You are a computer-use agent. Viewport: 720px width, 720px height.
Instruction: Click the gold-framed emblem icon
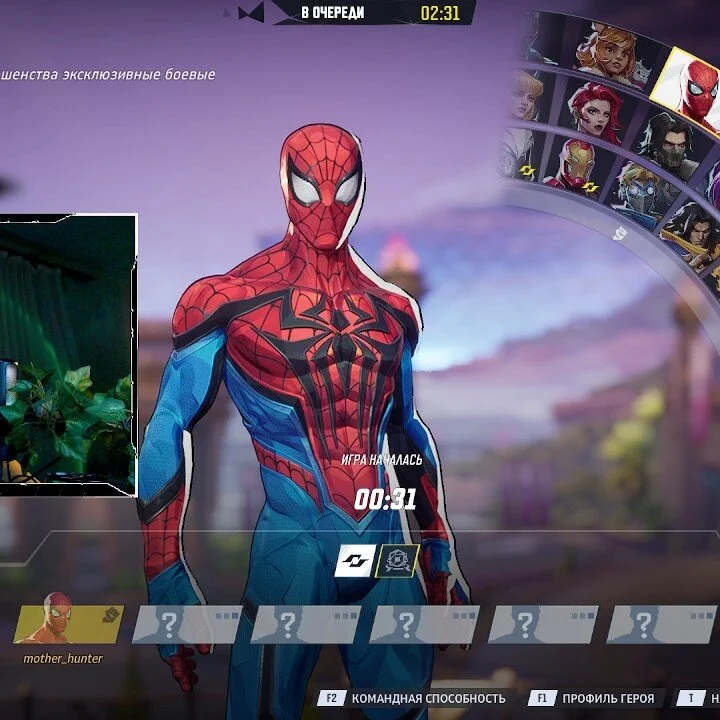click(x=397, y=561)
